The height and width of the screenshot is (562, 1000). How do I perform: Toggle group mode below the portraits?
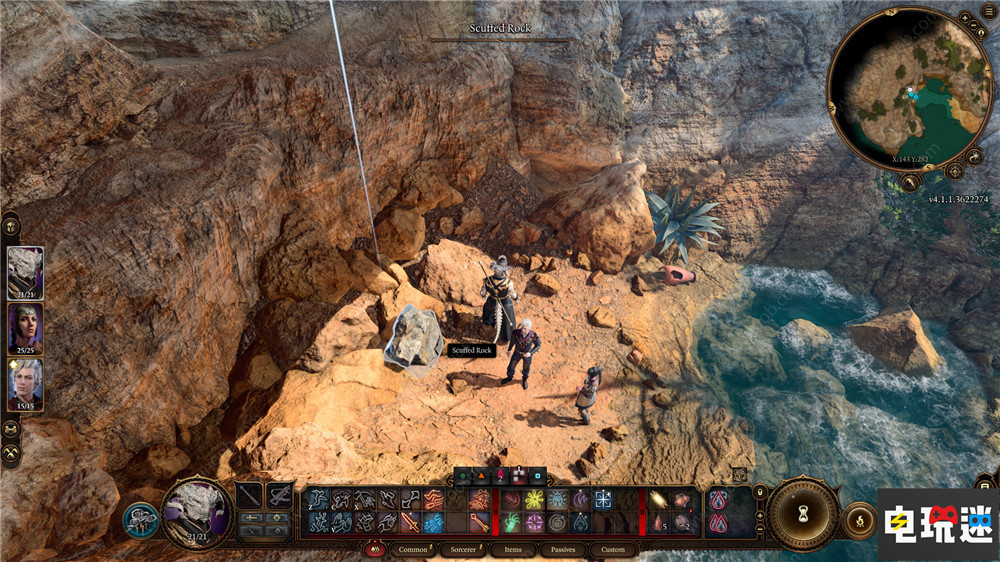11,430
